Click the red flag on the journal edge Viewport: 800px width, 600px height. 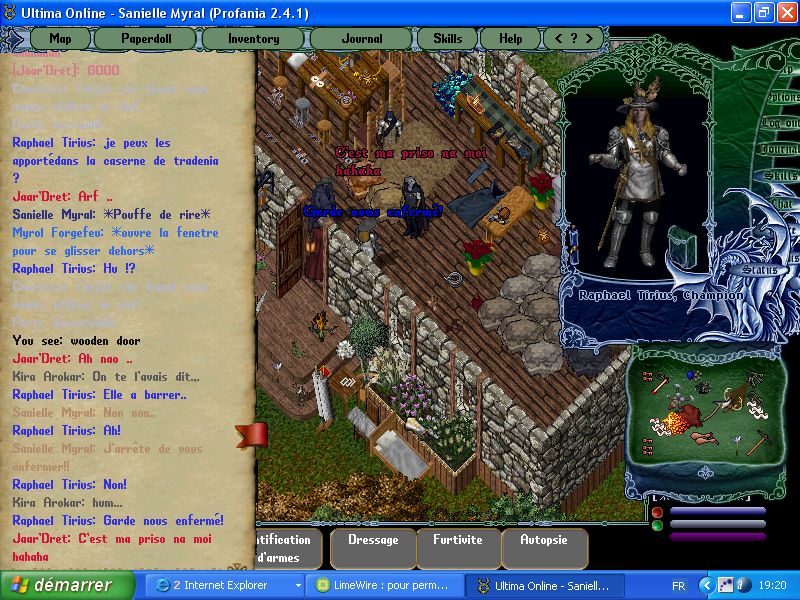coord(251,436)
